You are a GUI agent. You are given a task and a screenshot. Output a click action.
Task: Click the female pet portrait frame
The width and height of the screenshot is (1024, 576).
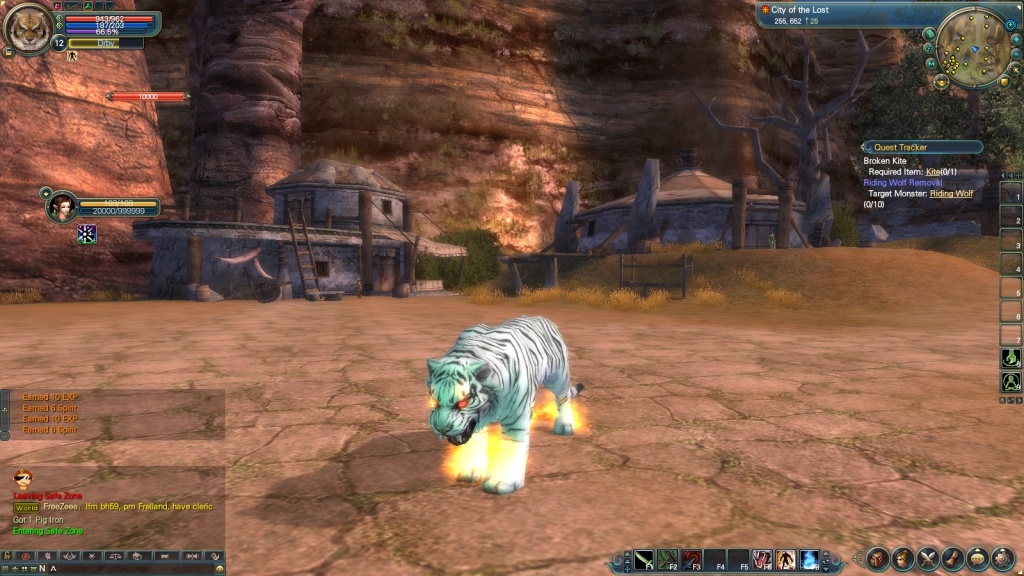point(62,206)
